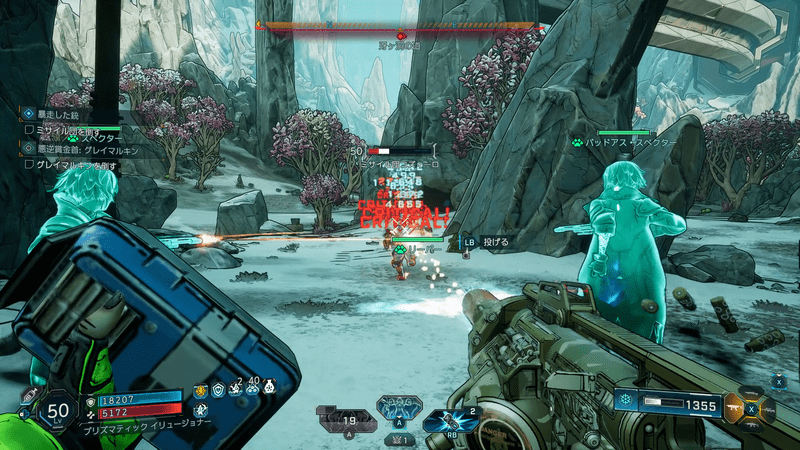Select the グレイマルキン bounty tracker entry

tap(86, 149)
